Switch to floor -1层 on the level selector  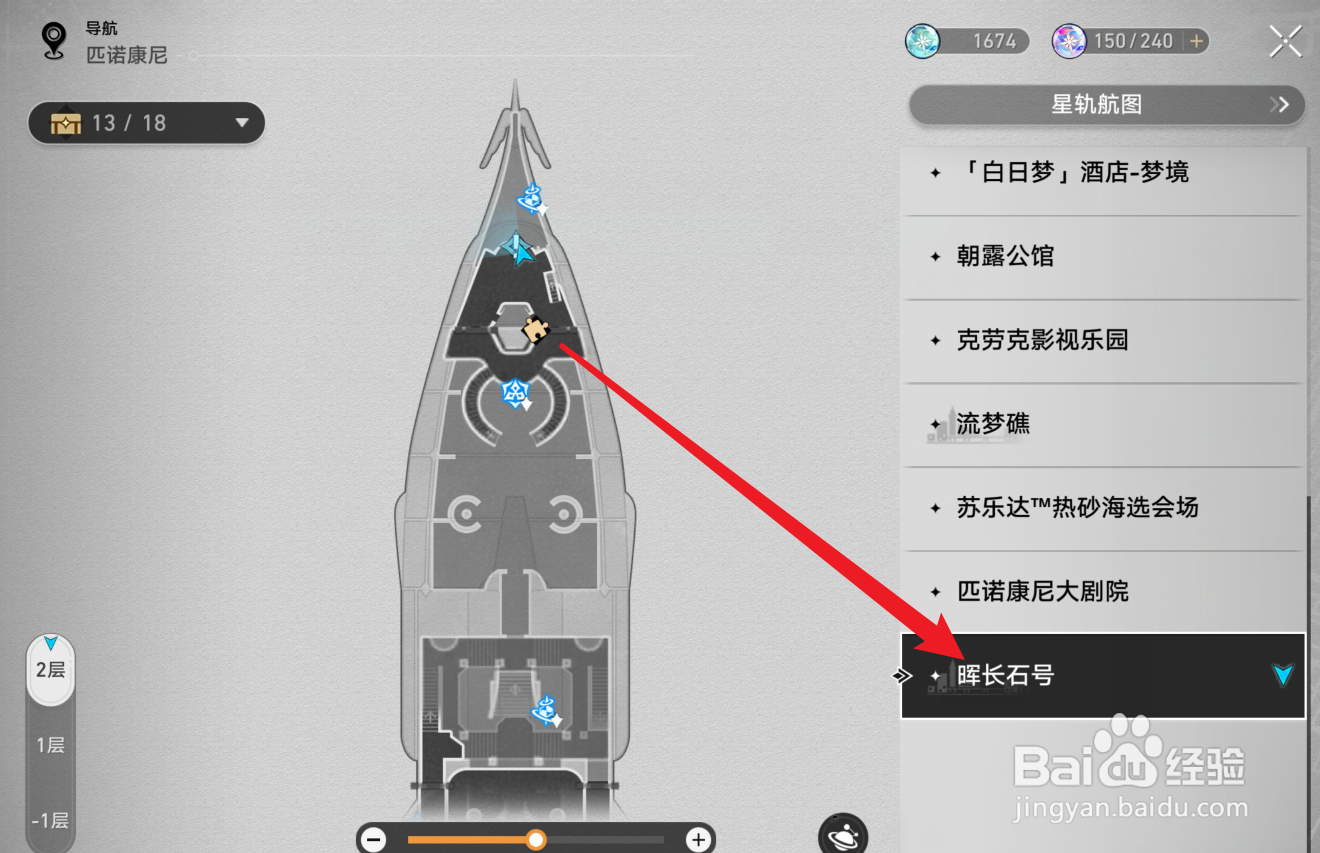tap(50, 820)
